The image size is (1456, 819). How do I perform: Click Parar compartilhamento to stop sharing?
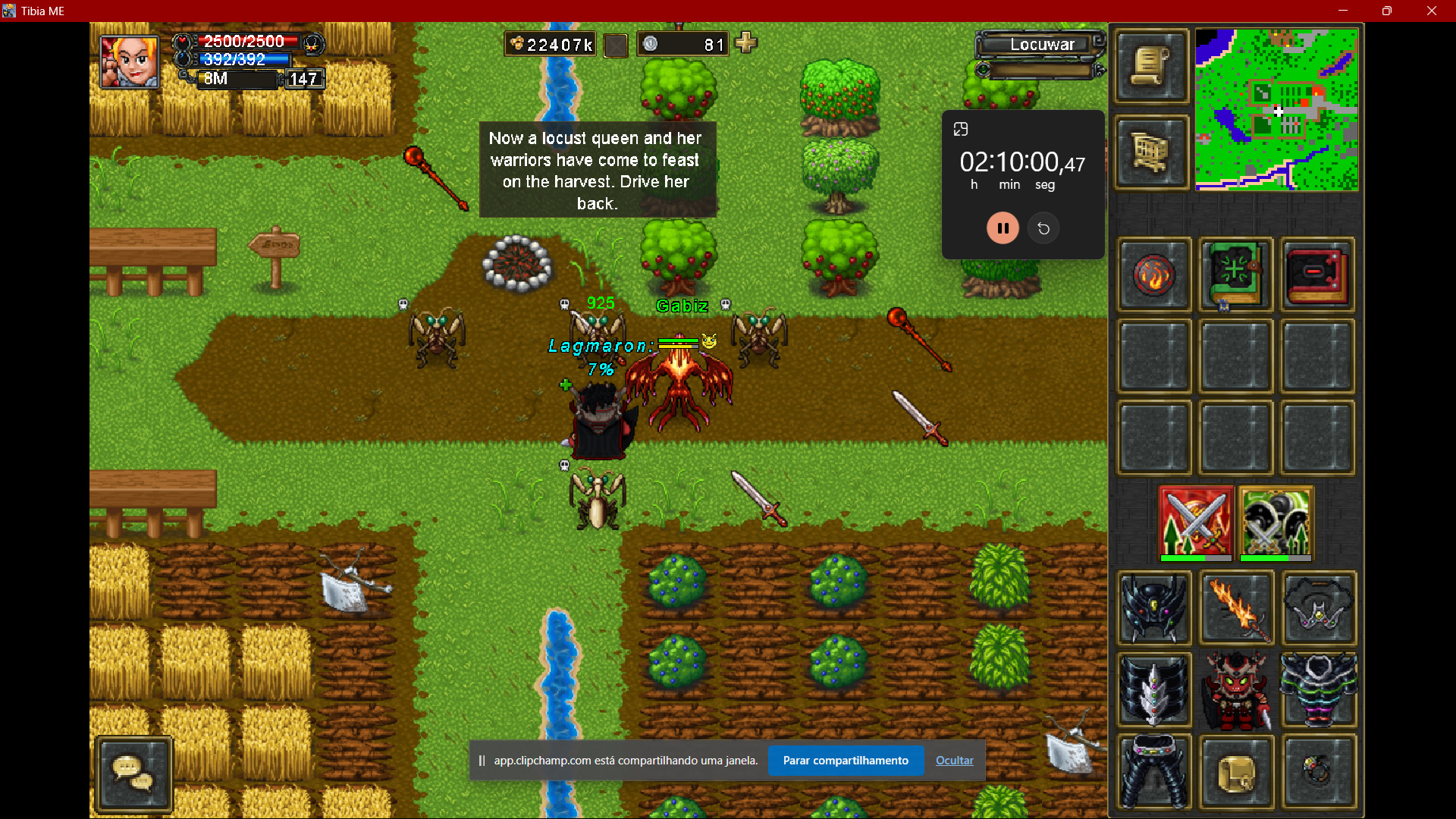coord(846,761)
